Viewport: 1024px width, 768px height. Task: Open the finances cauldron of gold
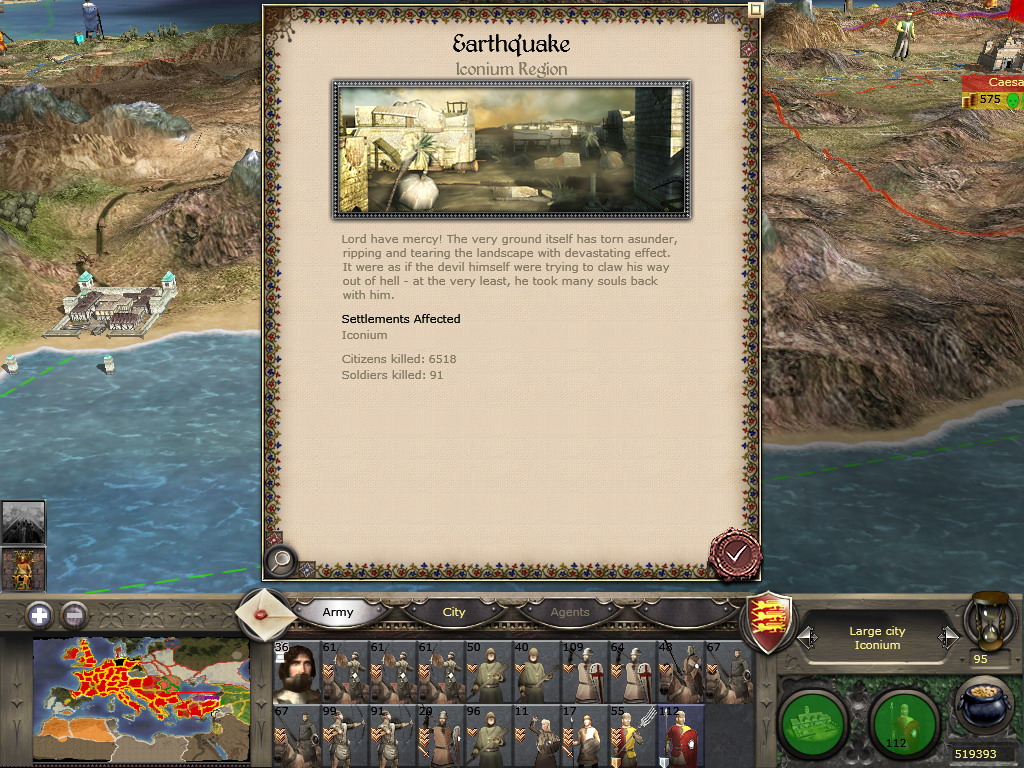[x=983, y=705]
